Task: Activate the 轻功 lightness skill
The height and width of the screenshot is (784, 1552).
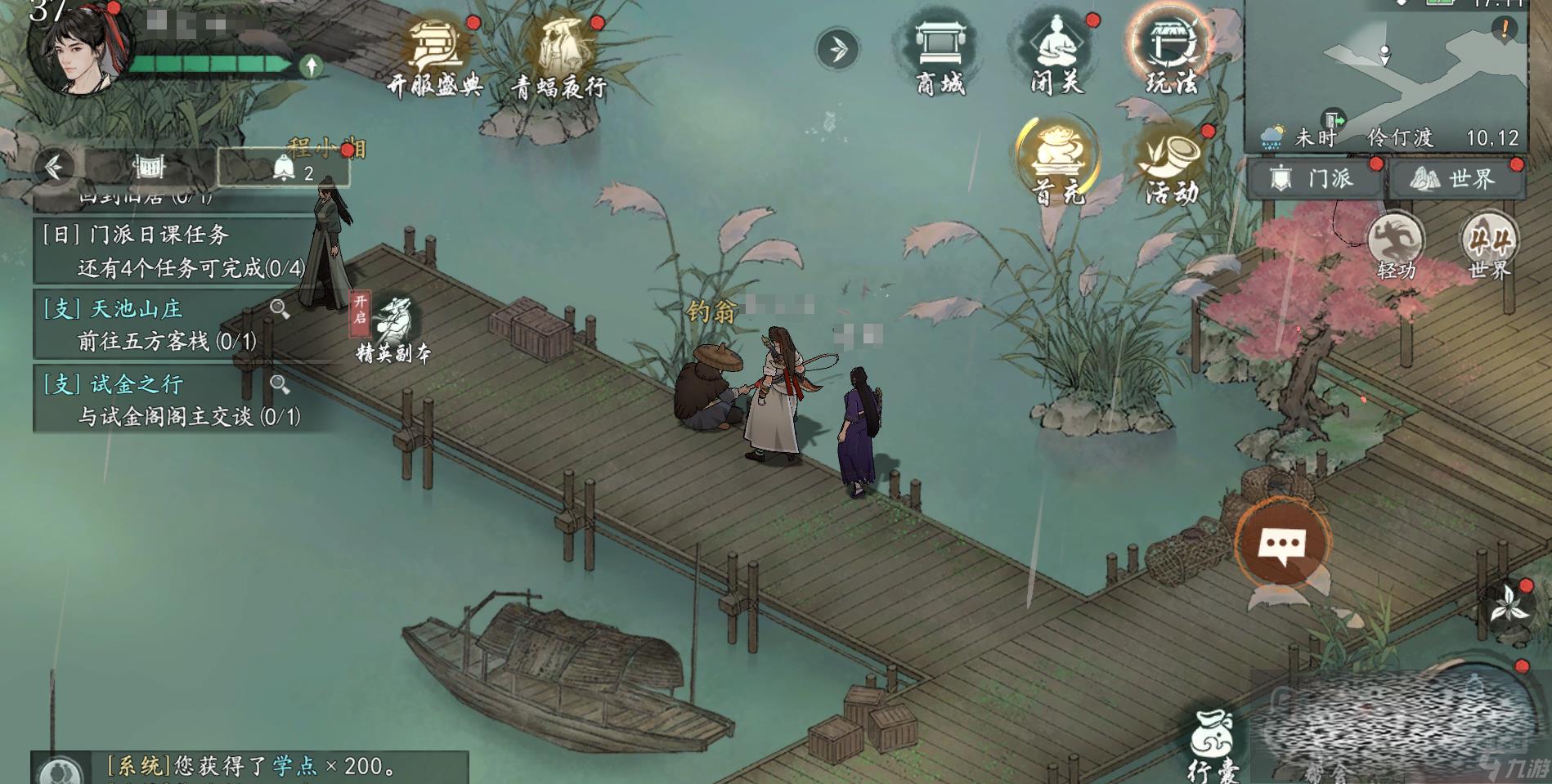Action: 1396,245
